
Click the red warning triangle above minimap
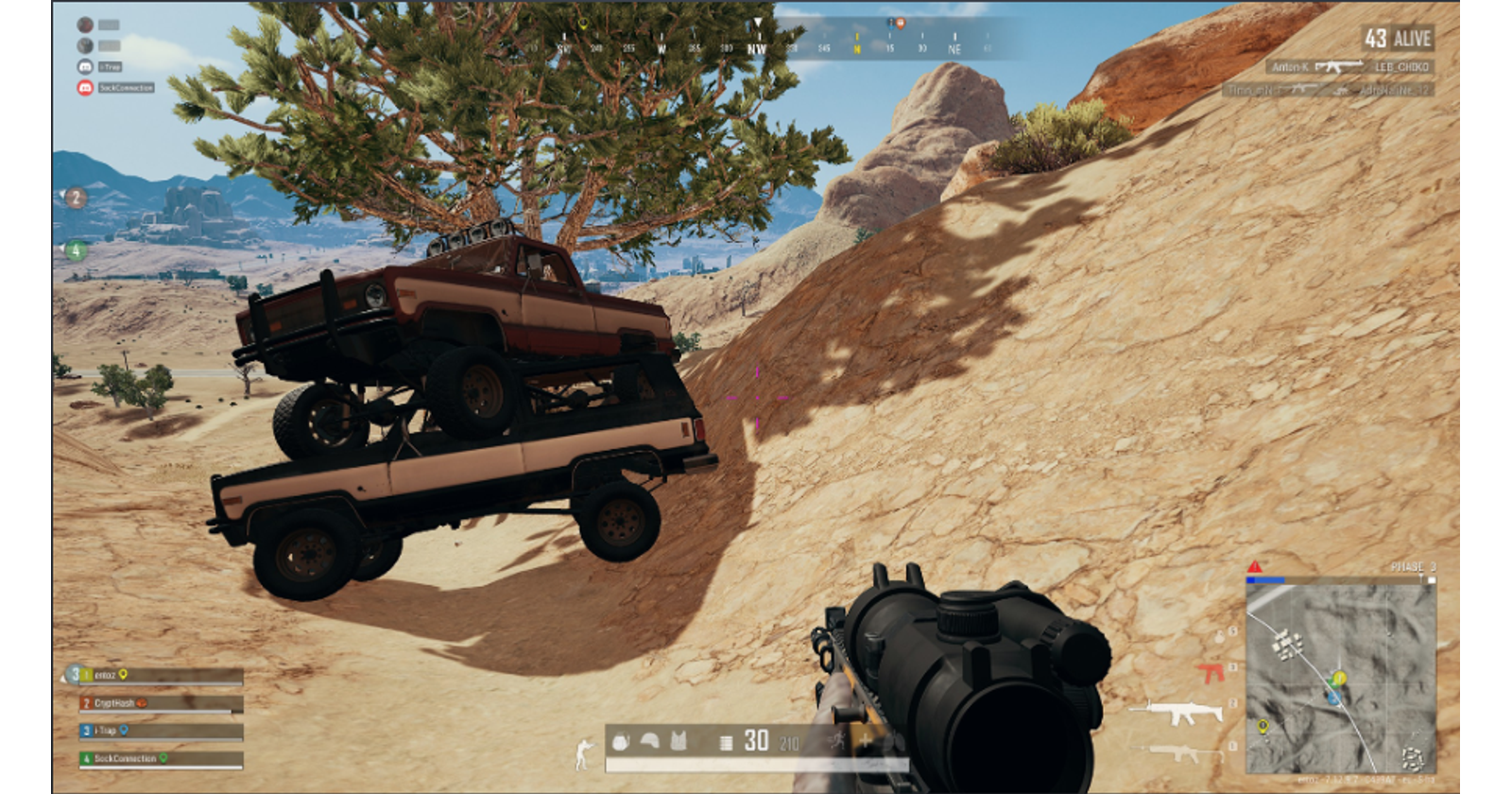tap(1254, 567)
